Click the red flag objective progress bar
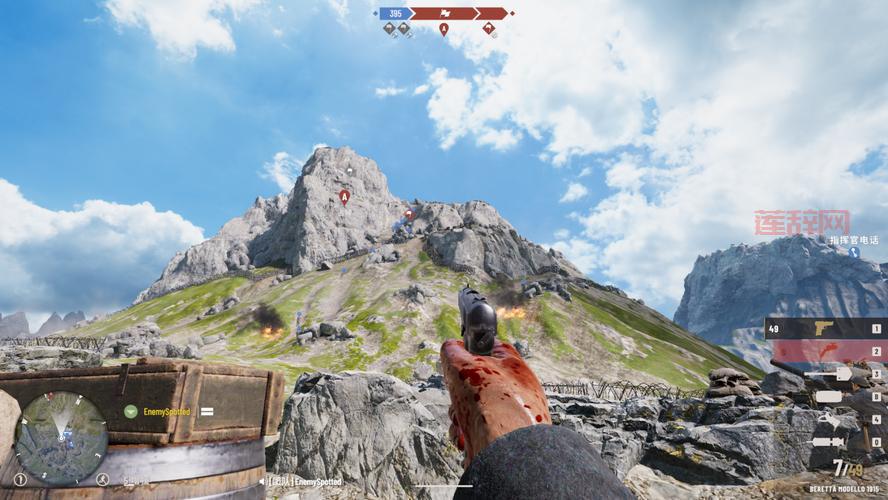Viewport: 888px width, 500px height. click(x=444, y=14)
